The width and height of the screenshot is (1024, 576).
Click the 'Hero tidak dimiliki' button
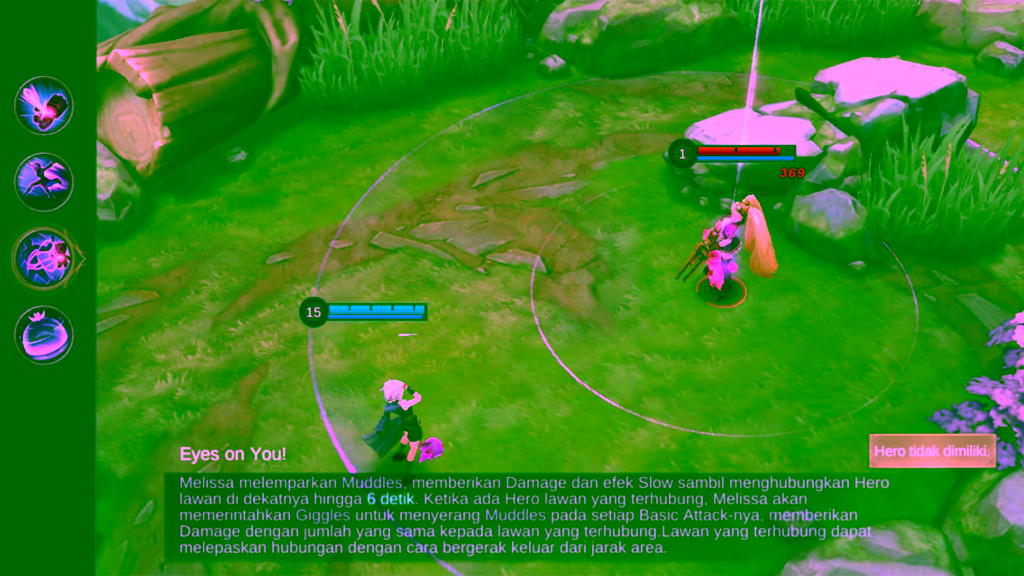point(932,451)
